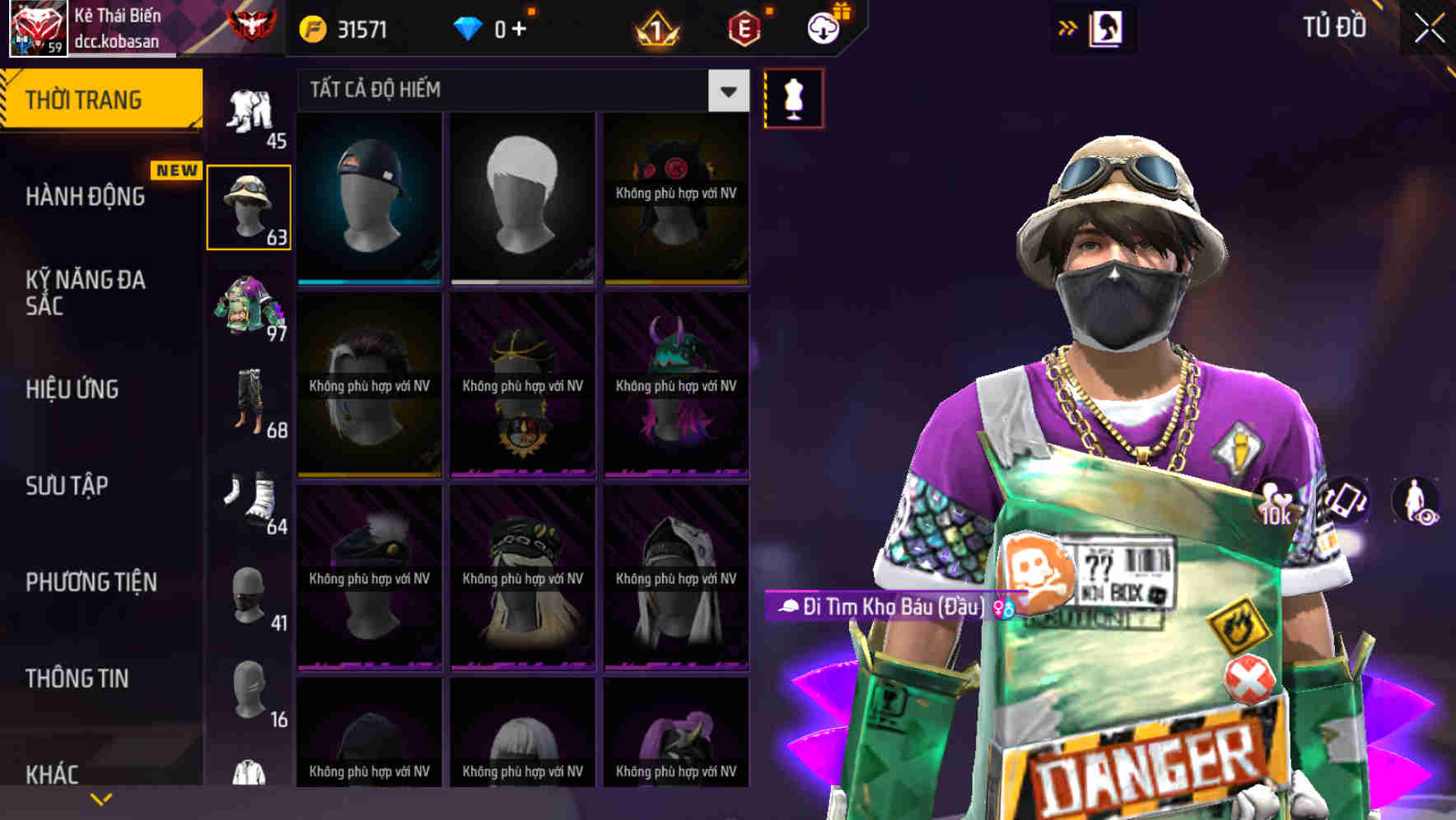The height and width of the screenshot is (820, 1456).
Task: Select the dark baseball cap in the grid
Action: click(x=369, y=196)
